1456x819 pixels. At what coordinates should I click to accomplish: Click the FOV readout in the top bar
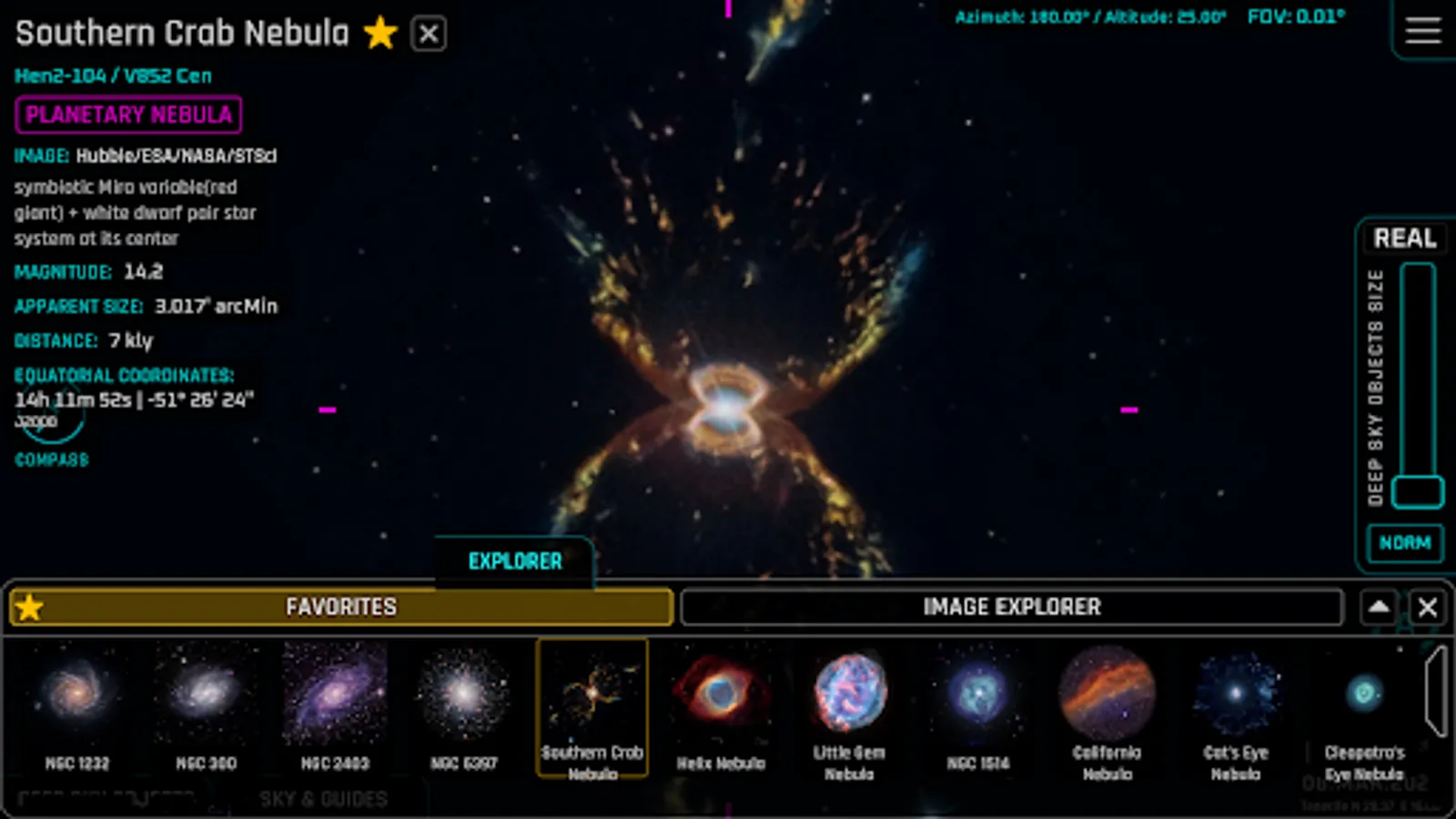pyautogui.click(x=1297, y=15)
